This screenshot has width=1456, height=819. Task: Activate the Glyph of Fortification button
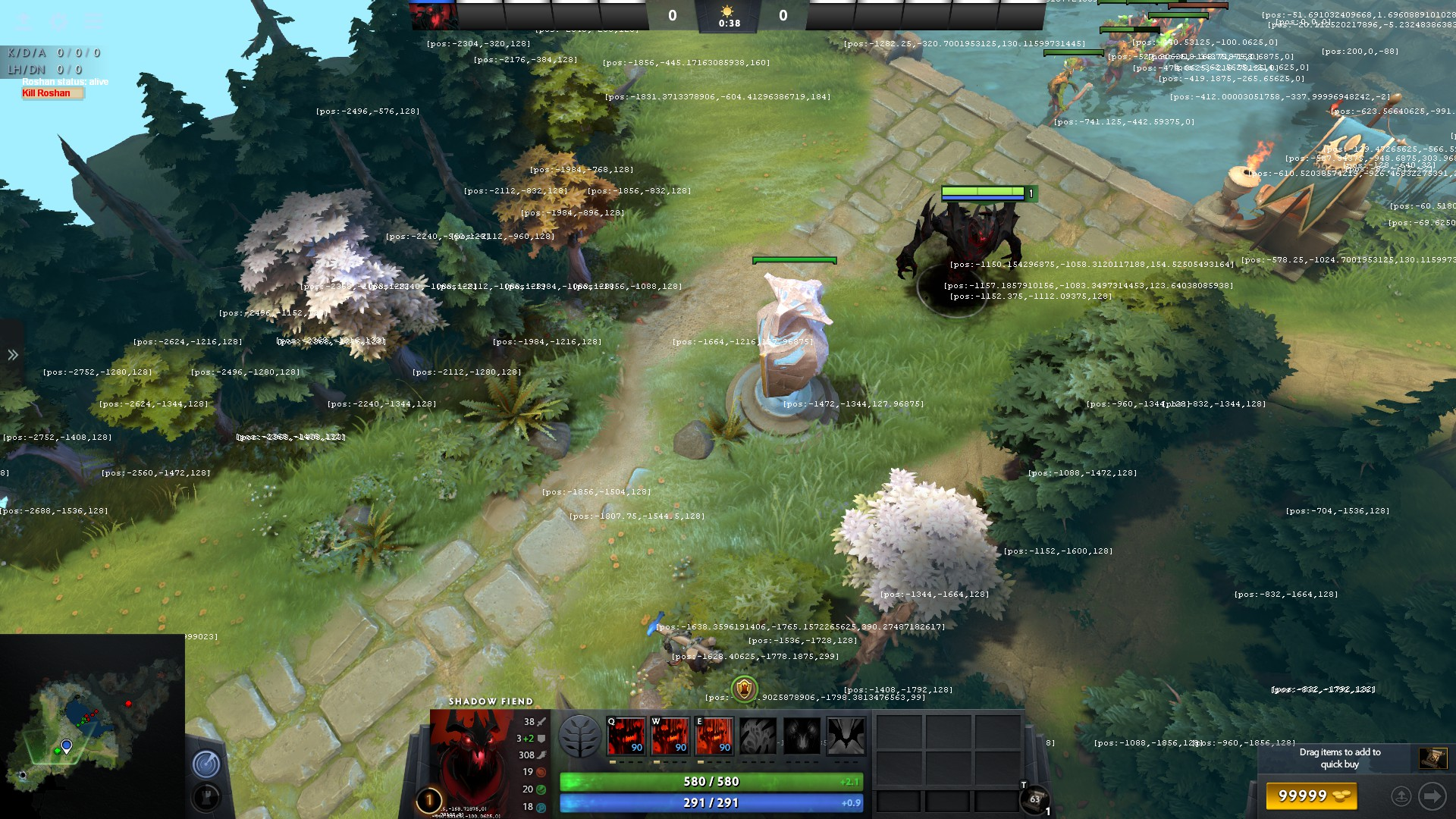point(206,798)
